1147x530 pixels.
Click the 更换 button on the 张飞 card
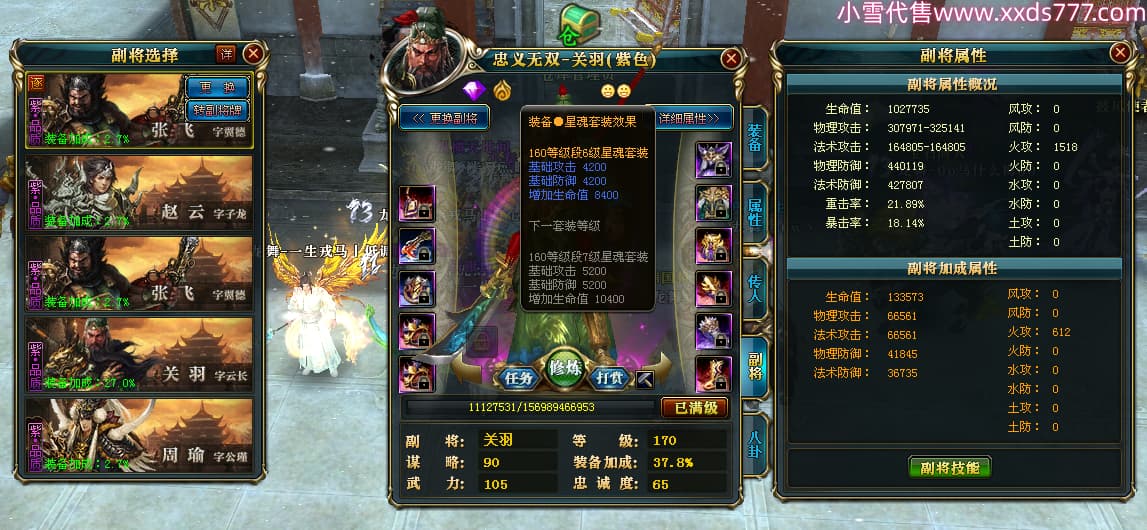coord(217,88)
